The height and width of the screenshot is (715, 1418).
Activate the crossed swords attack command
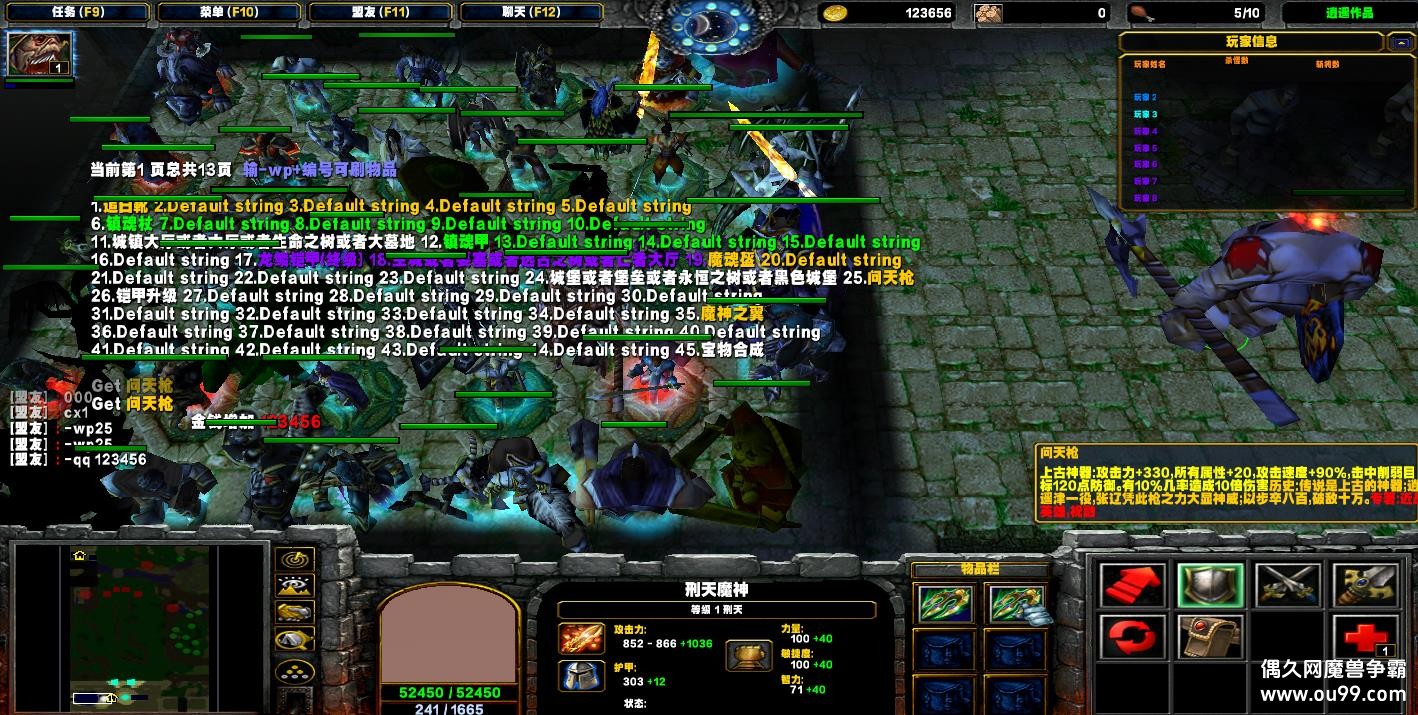click(x=1287, y=585)
